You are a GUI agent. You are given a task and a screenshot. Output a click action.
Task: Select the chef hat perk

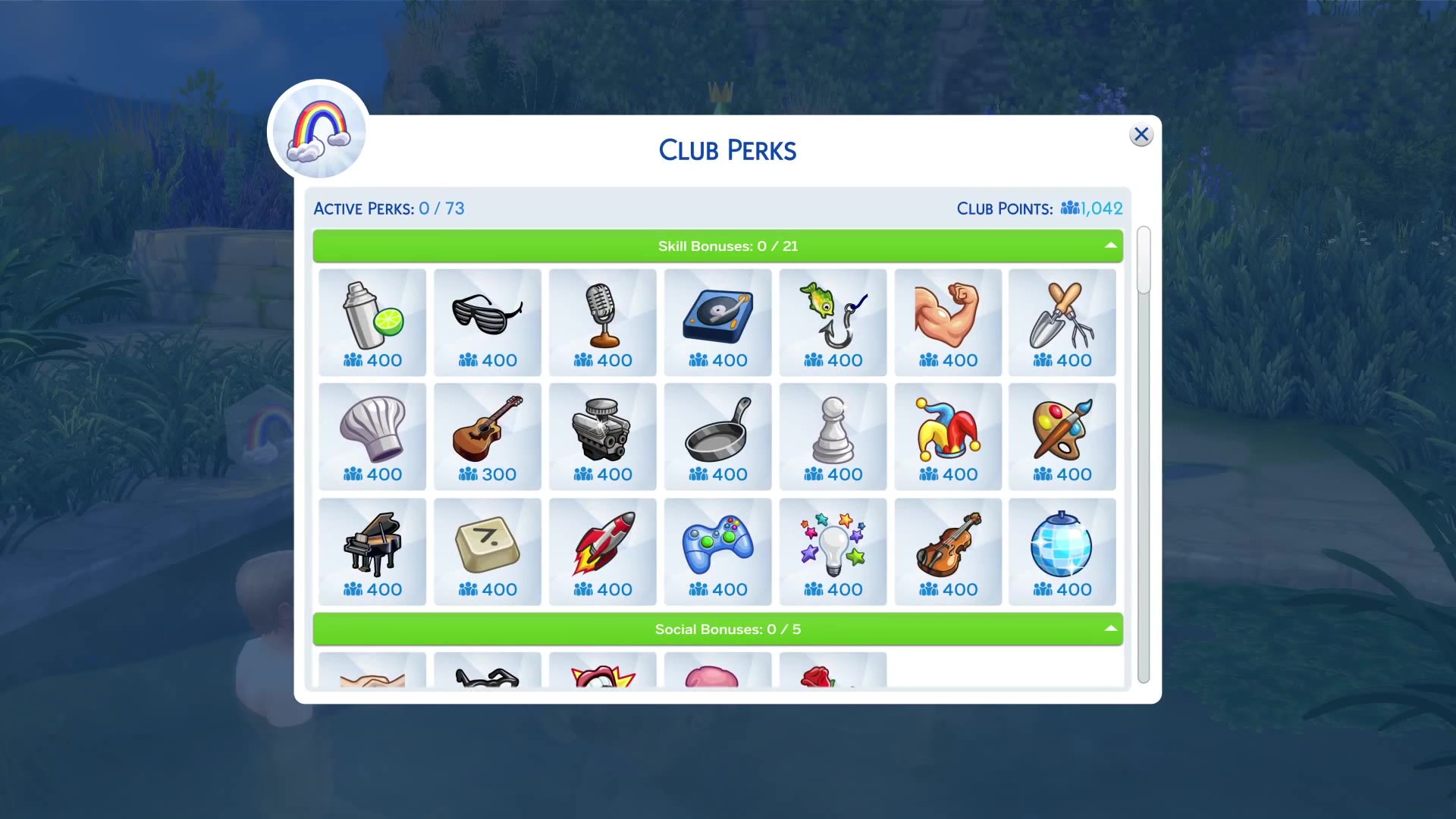click(x=372, y=437)
